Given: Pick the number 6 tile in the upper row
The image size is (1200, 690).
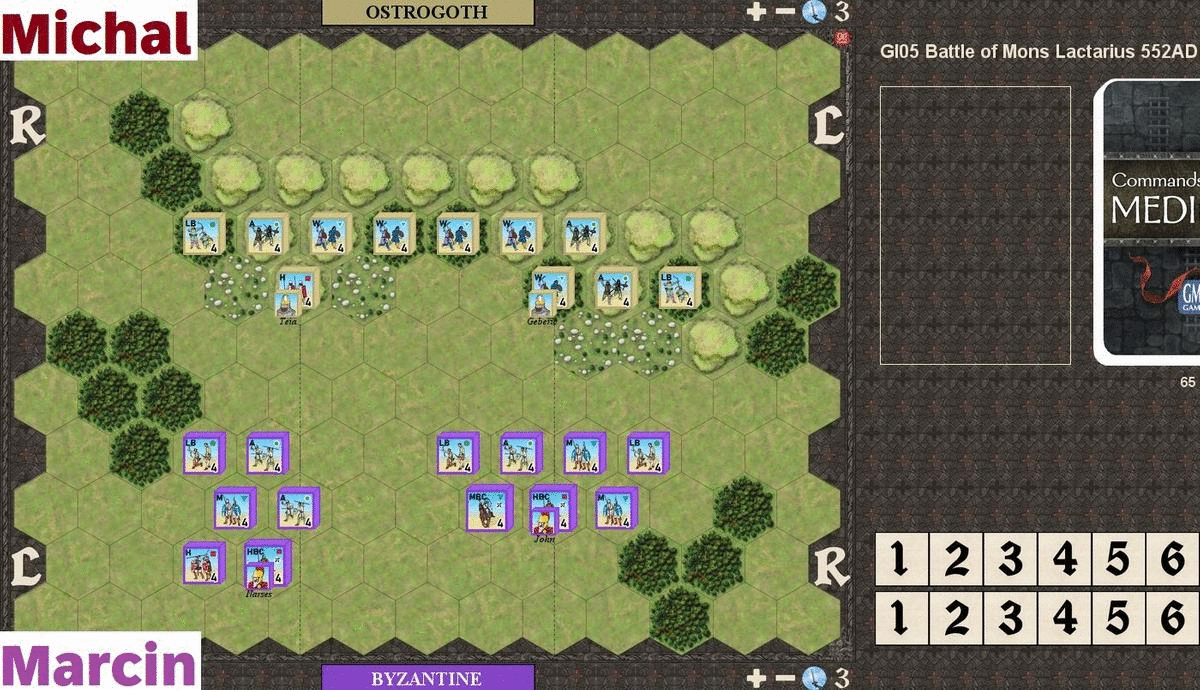Looking at the screenshot, I should [1173, 560].
